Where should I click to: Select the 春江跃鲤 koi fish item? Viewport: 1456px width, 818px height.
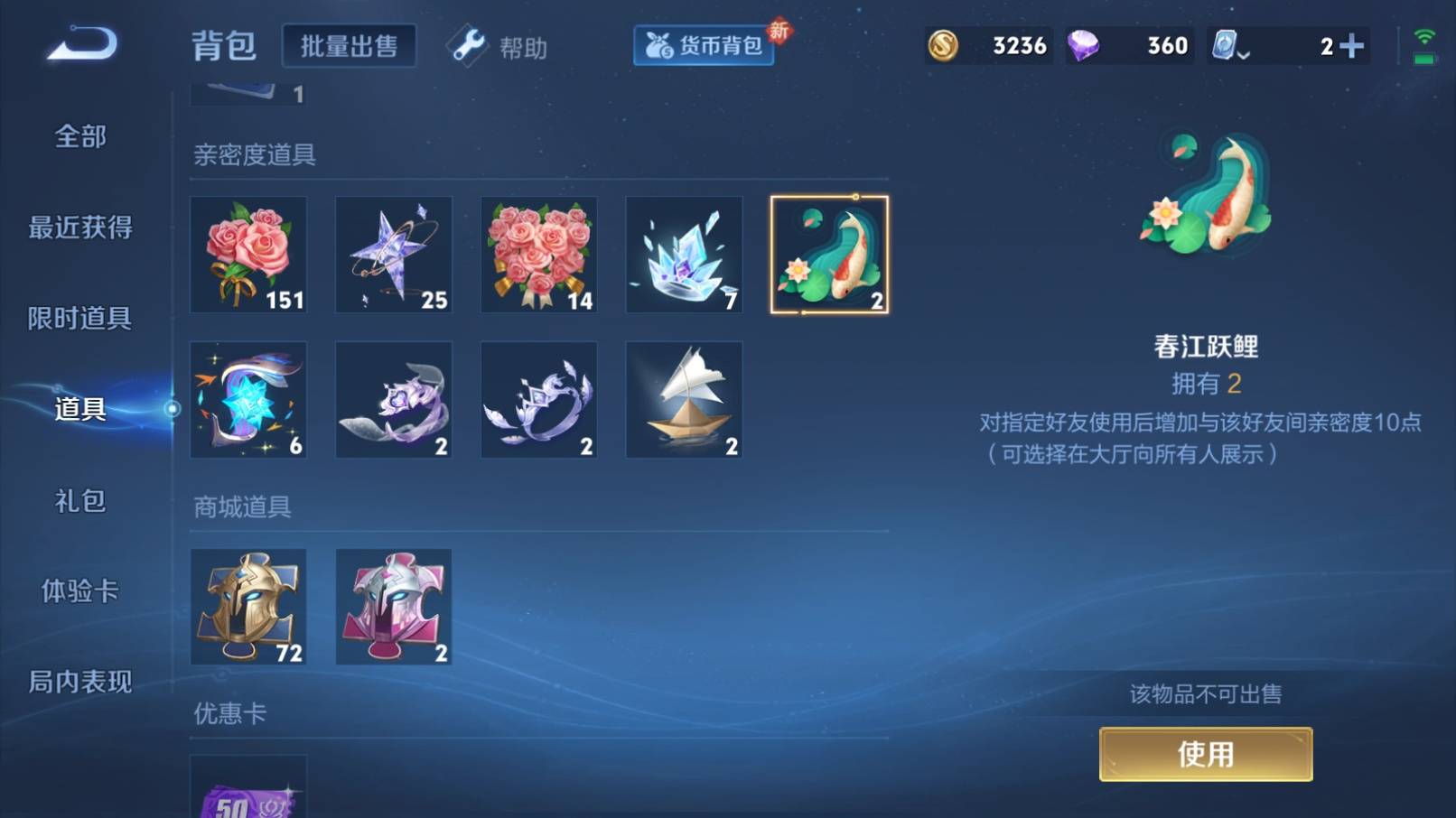pos(828,254)
